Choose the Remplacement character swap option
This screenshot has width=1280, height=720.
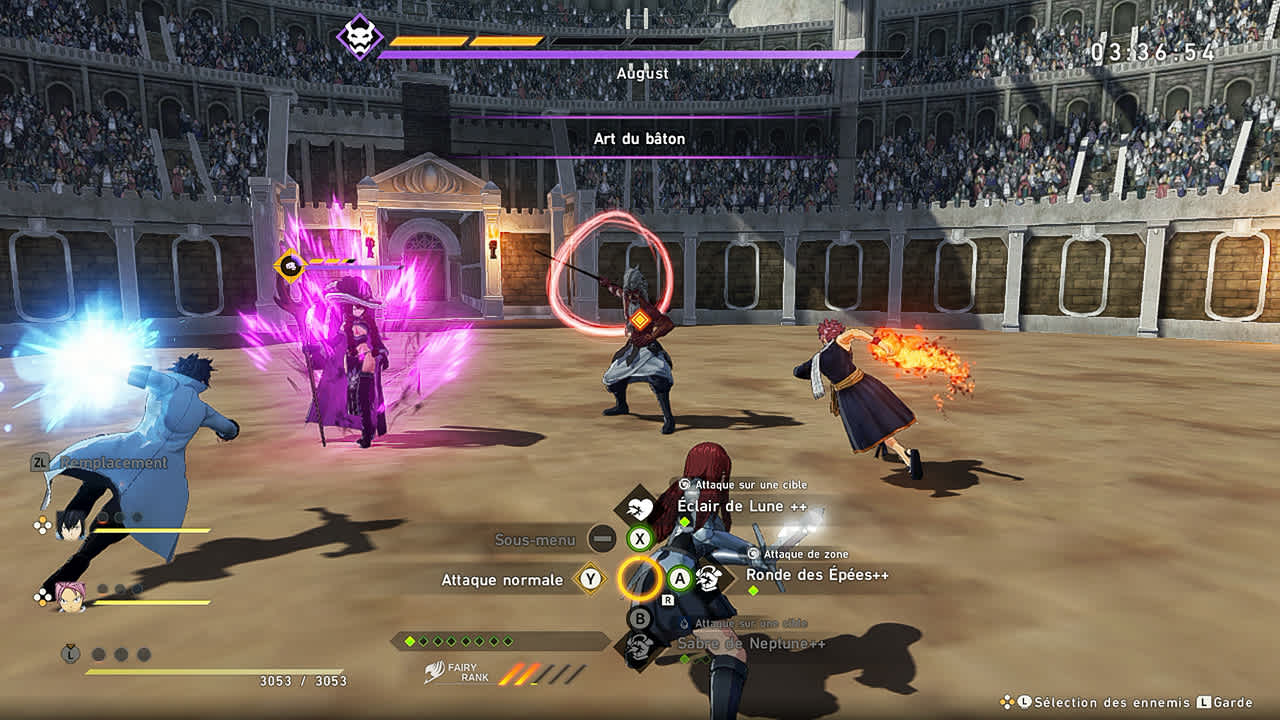(x=112, y=463)
